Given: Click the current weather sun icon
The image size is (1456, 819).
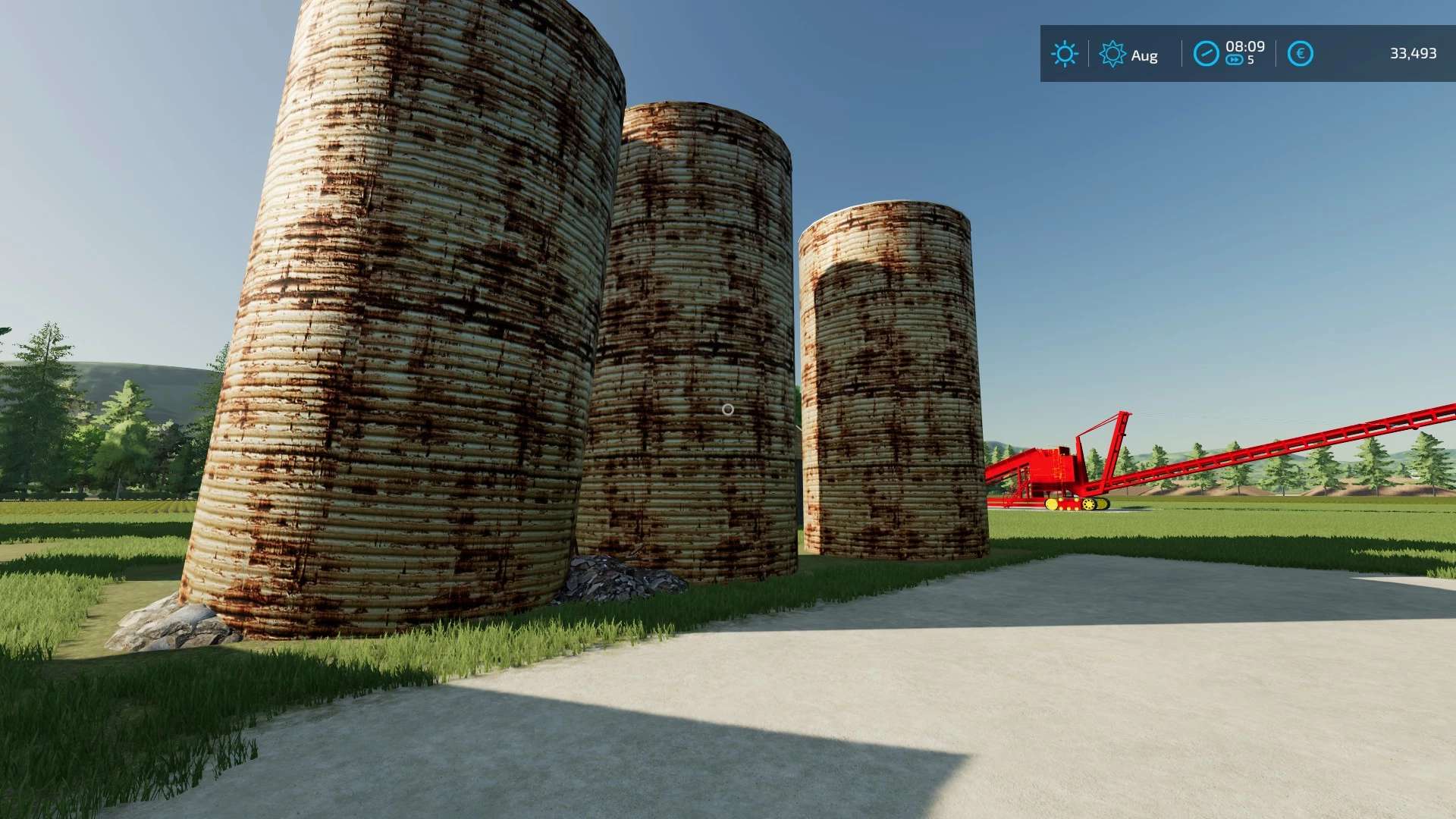Looking at the screenshot, I should click(1065, 55).
